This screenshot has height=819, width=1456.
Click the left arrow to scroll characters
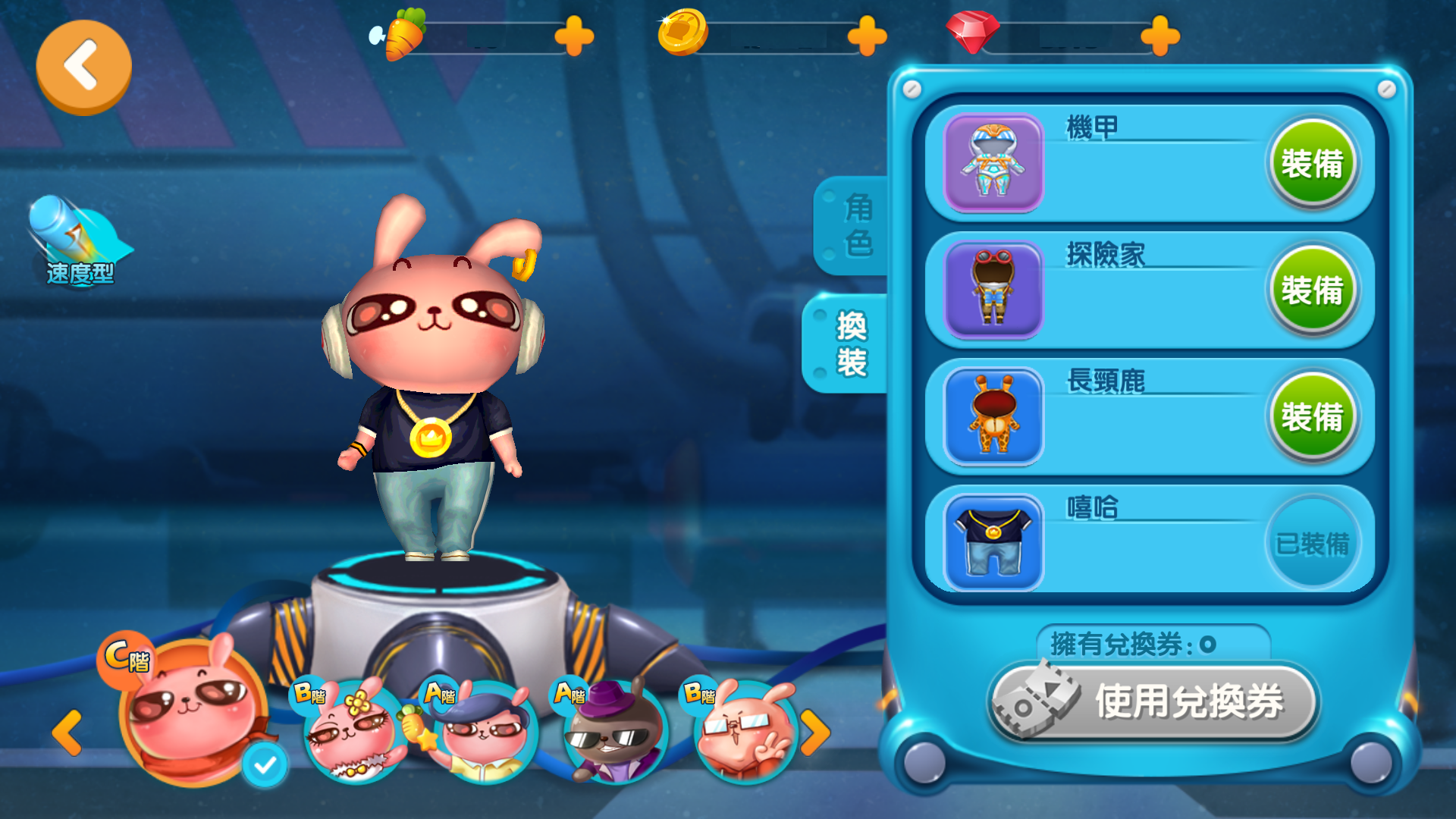[x=68, y=734]
